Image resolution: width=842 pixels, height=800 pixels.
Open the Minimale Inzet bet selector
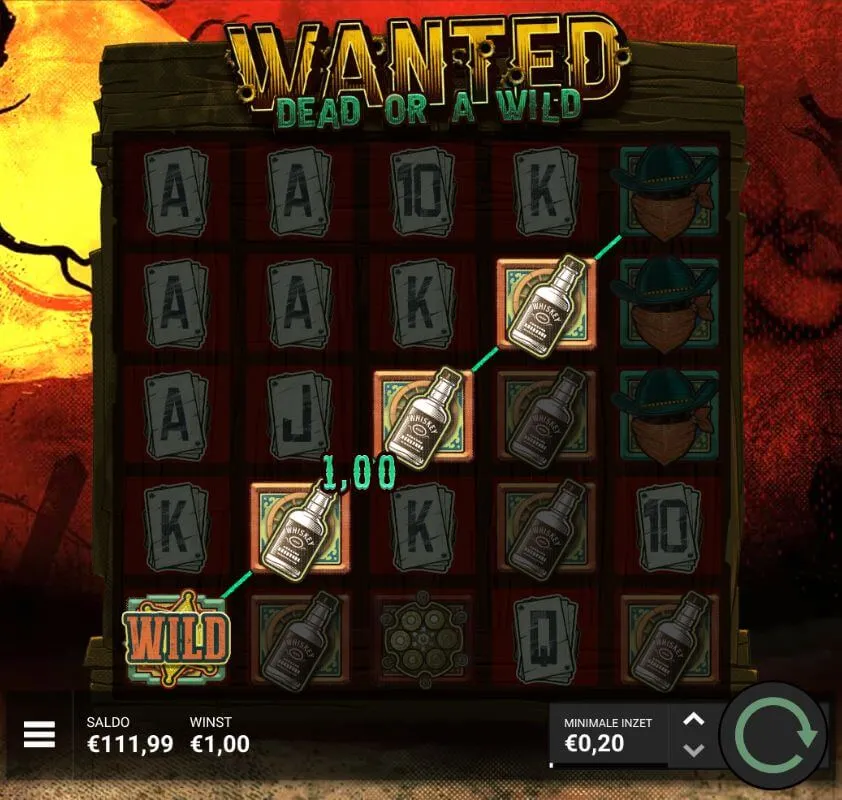point(608,734)
